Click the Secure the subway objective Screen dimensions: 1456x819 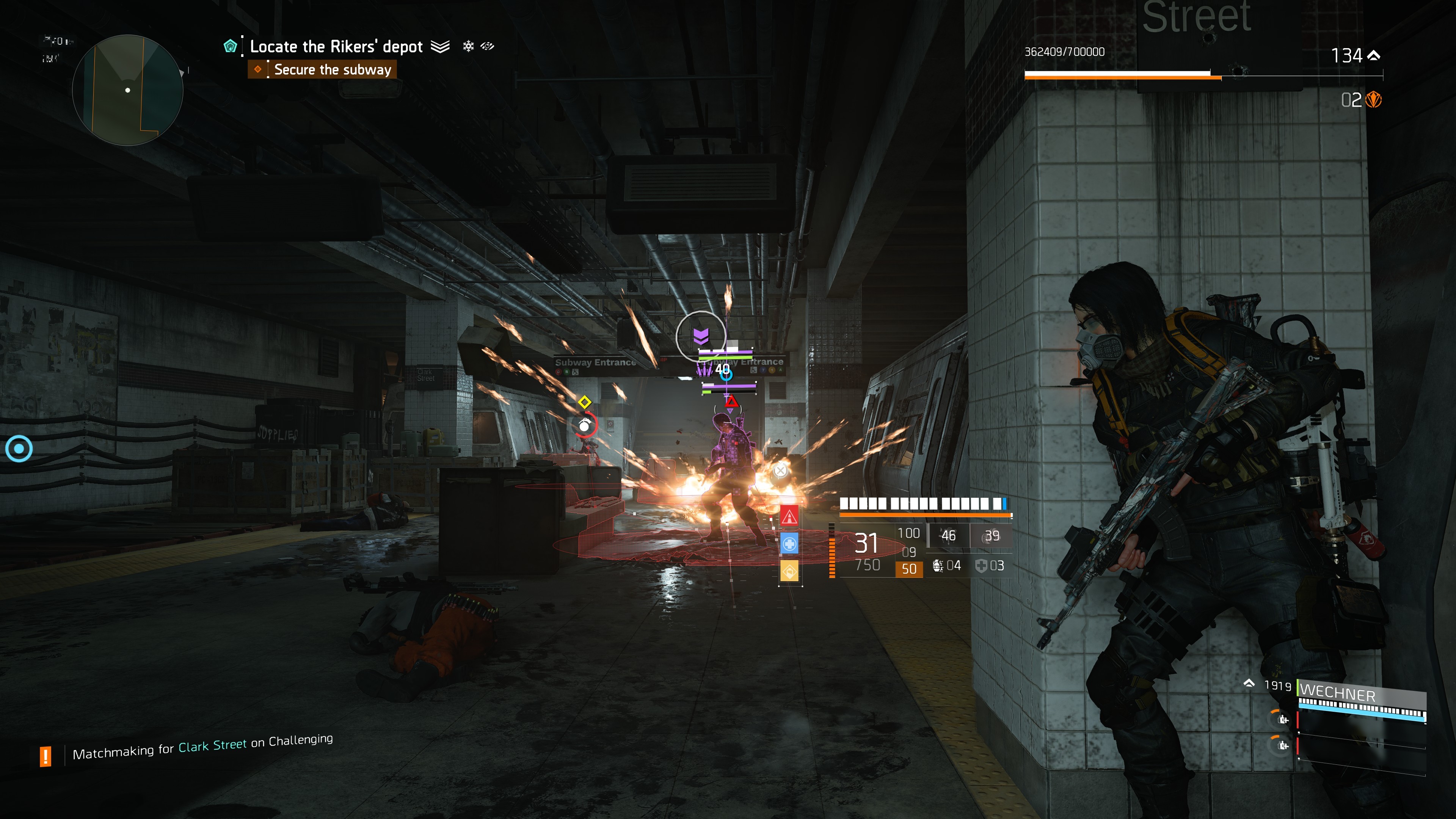point(333,69)
